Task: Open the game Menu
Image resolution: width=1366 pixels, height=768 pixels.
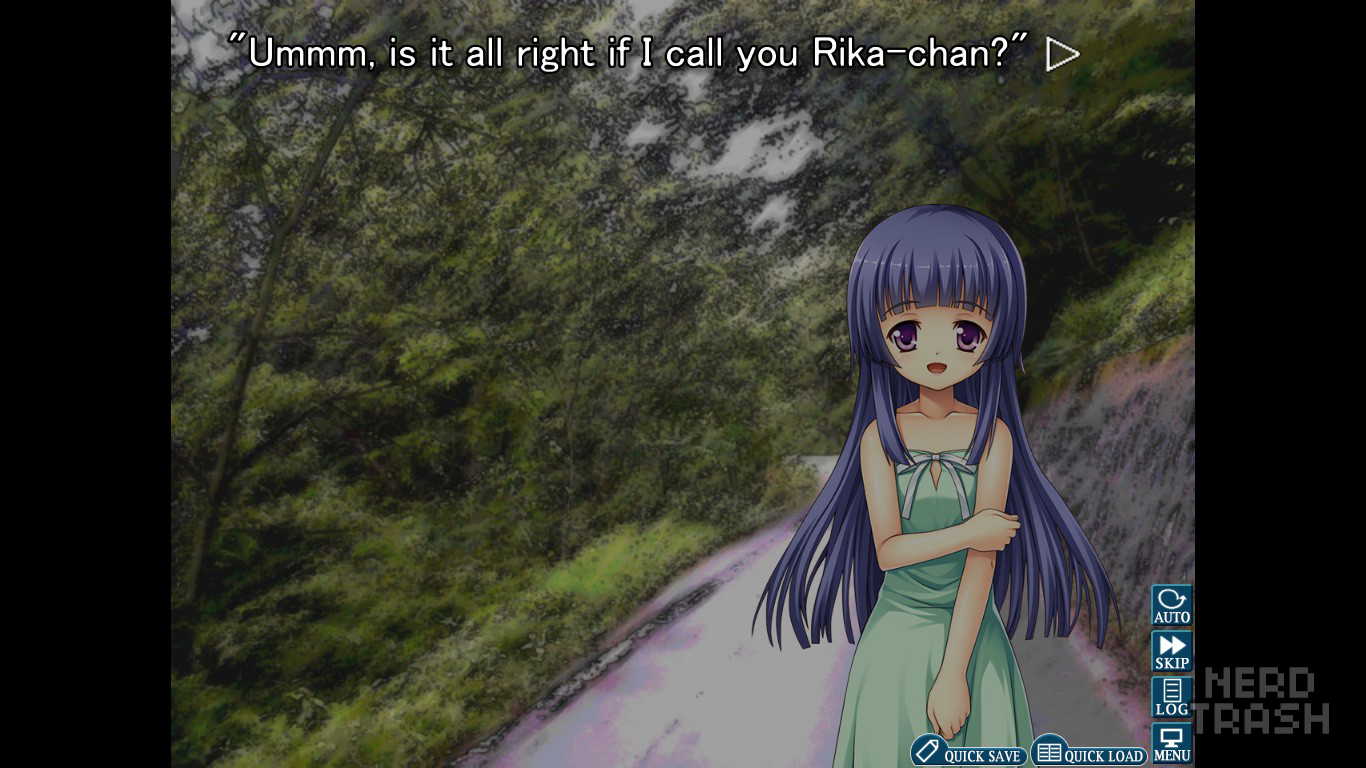Action: [1171, 744]
